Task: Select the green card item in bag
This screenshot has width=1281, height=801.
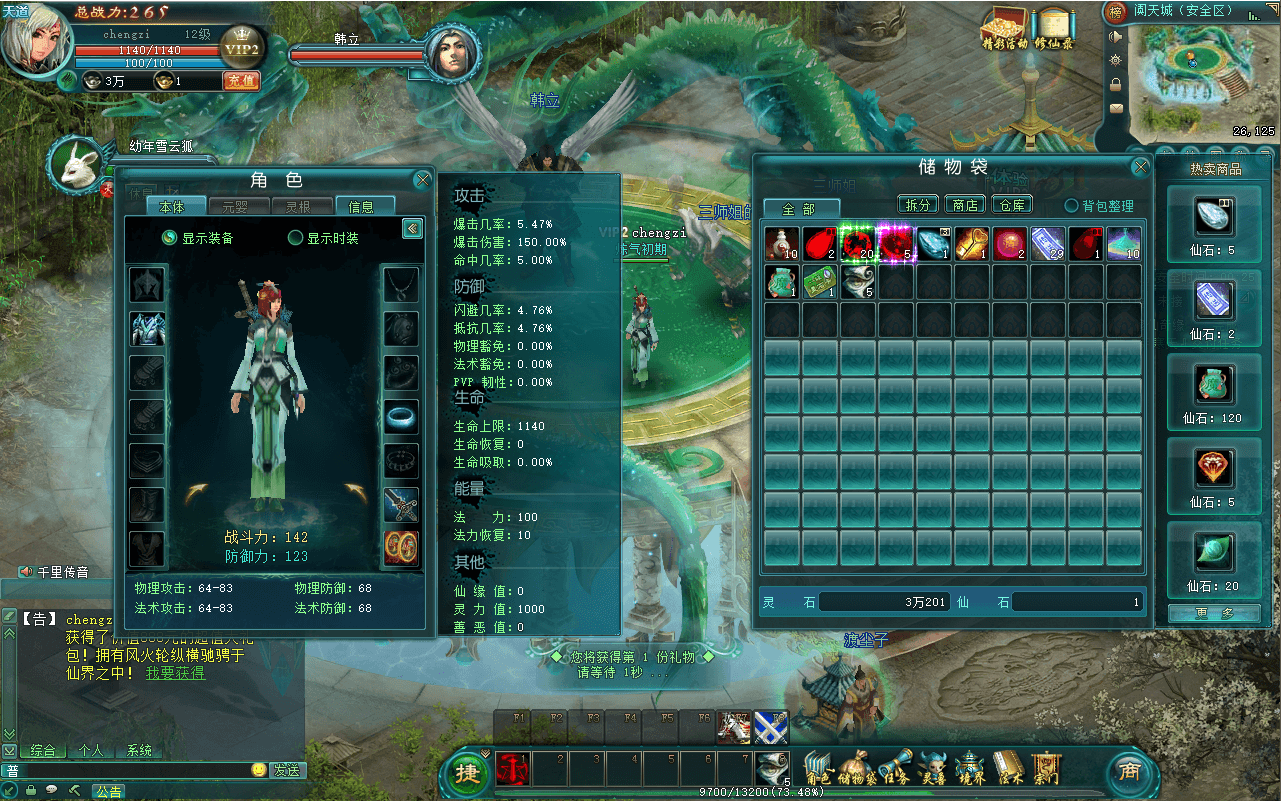Action: tap(820, 282)
